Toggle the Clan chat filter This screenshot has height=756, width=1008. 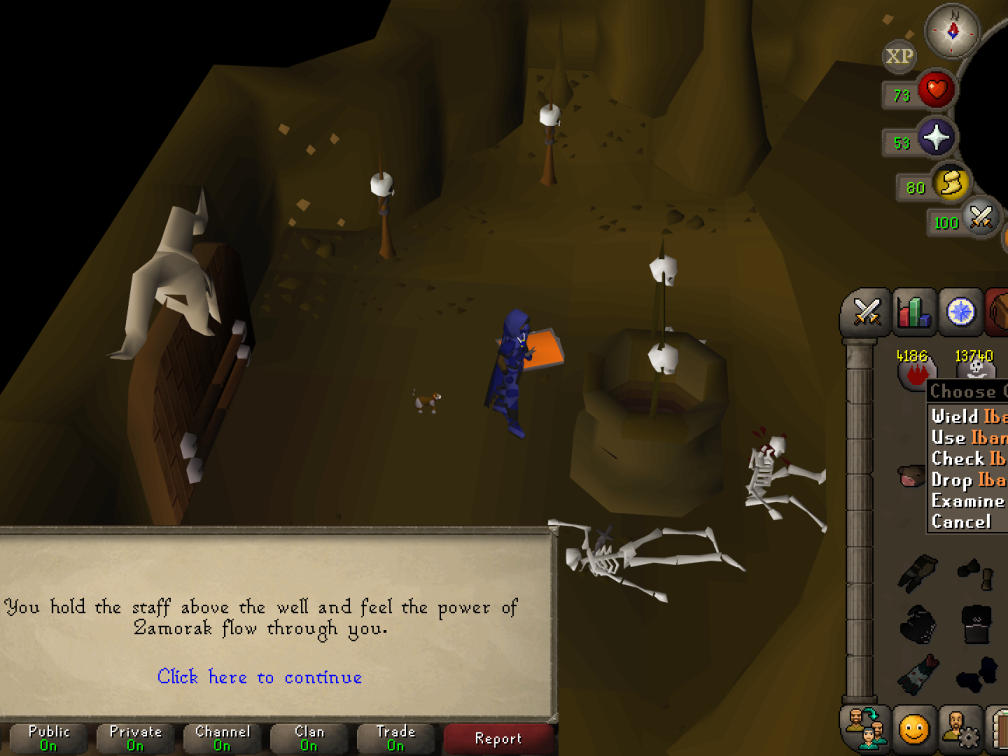309,739
